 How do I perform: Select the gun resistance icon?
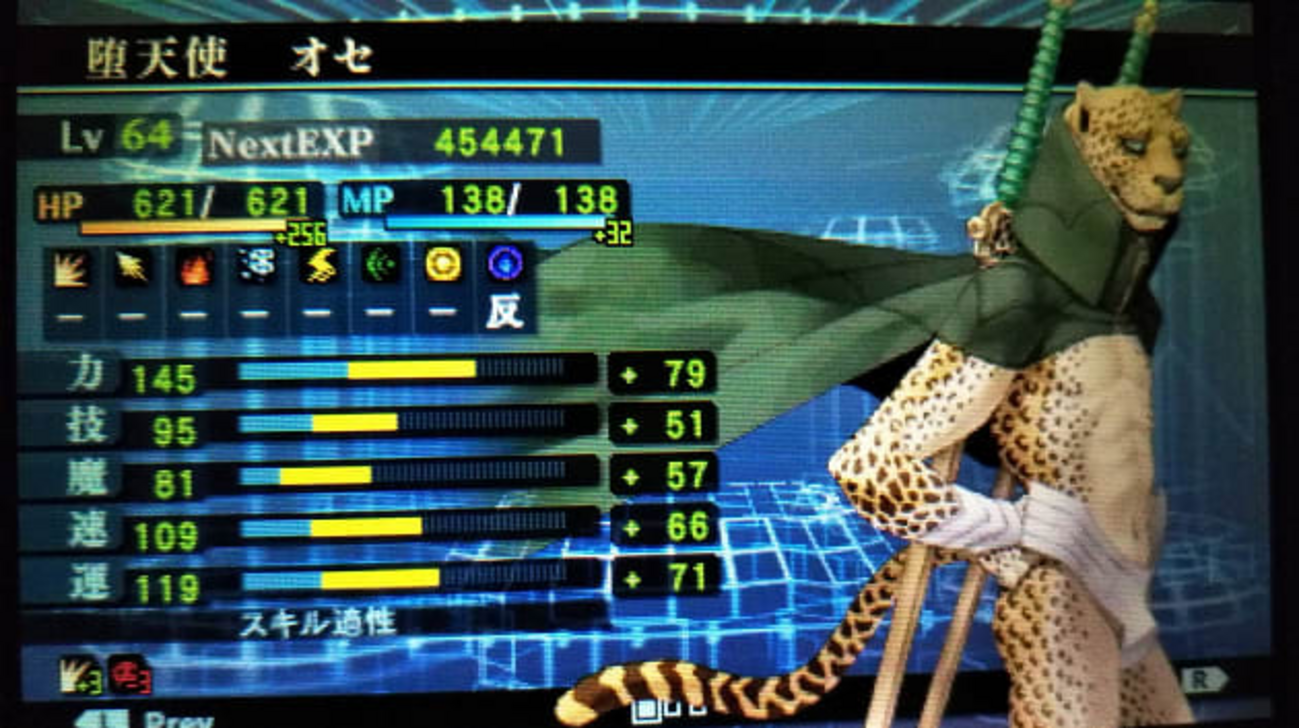pyautogui.click(x=132, y=268)
